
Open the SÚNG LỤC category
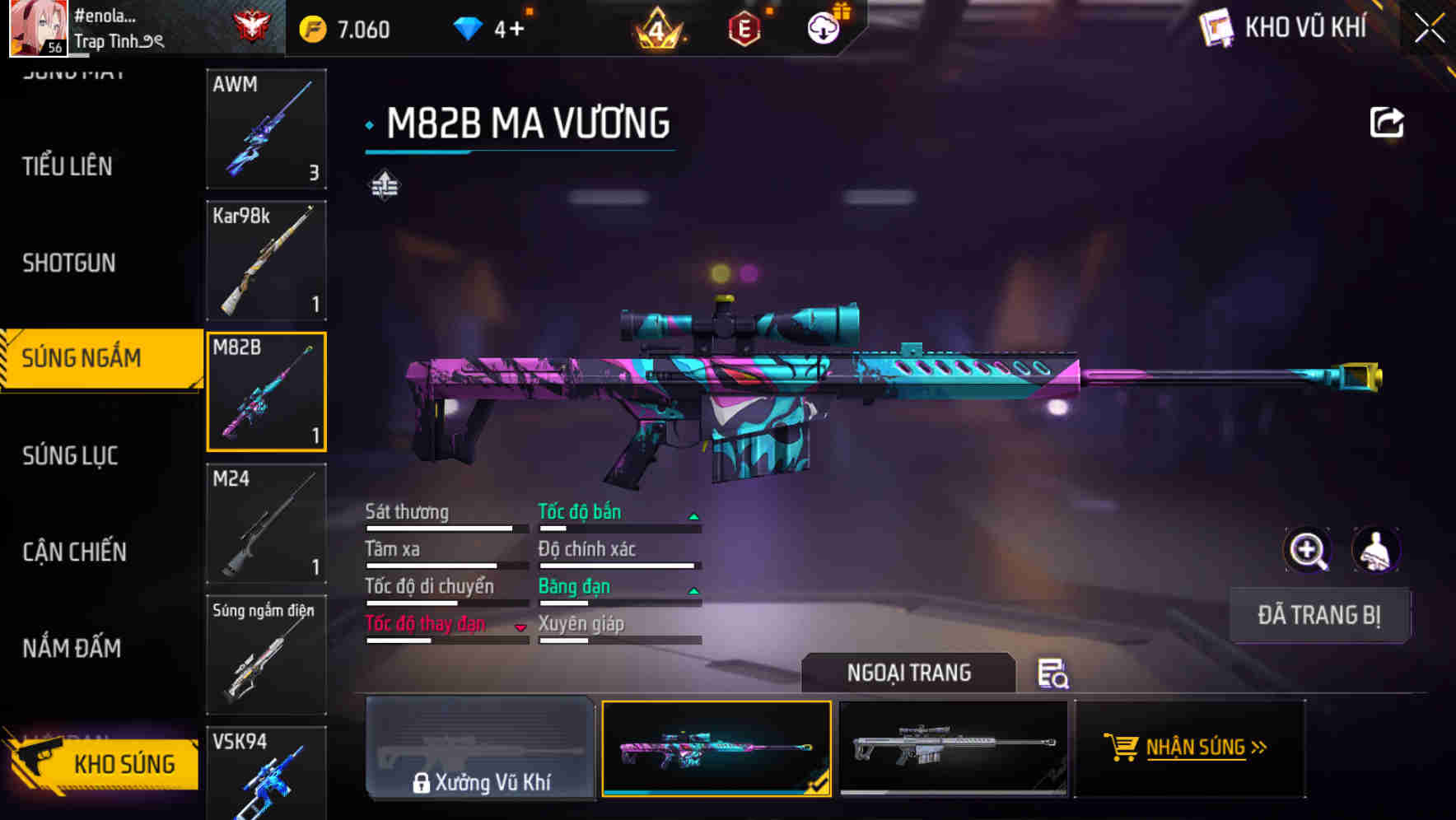point(69,455)
